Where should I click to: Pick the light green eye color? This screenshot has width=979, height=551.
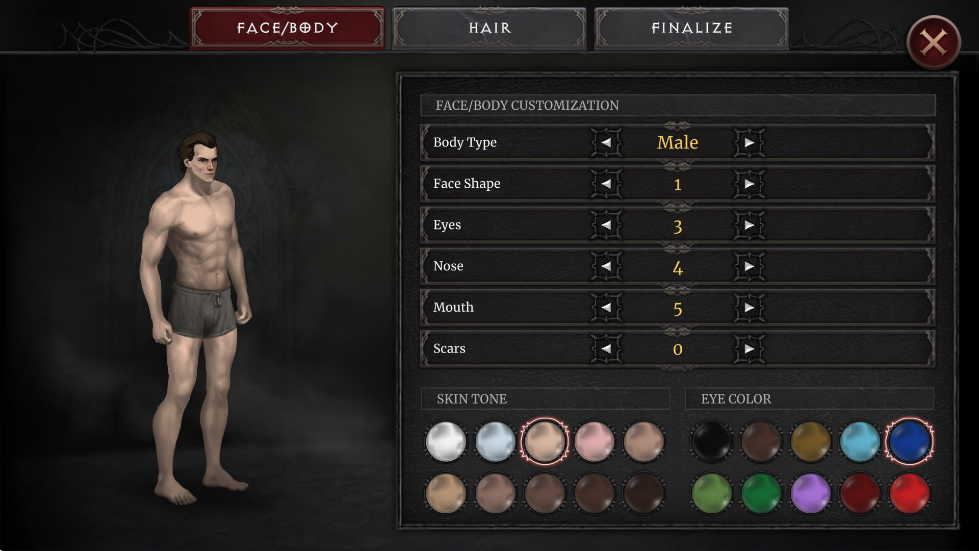click(x=711, y=494)
